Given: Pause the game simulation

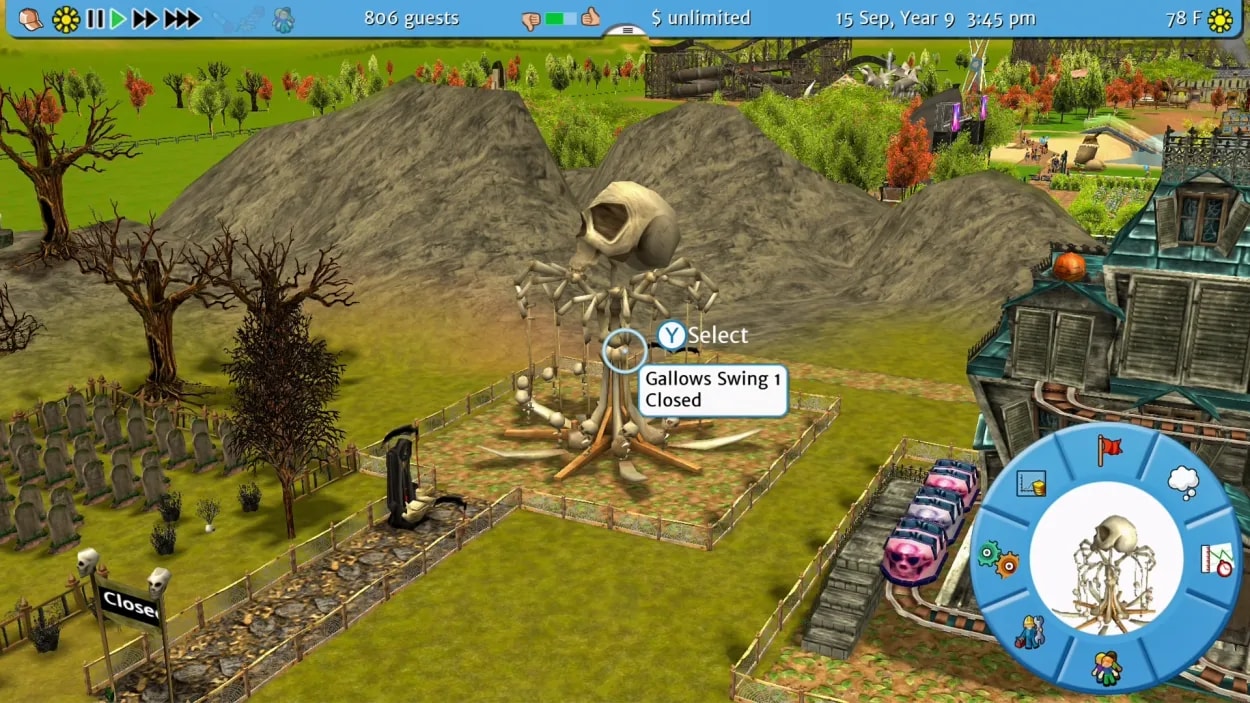Looking at the screenshot, I should point(95,18).
